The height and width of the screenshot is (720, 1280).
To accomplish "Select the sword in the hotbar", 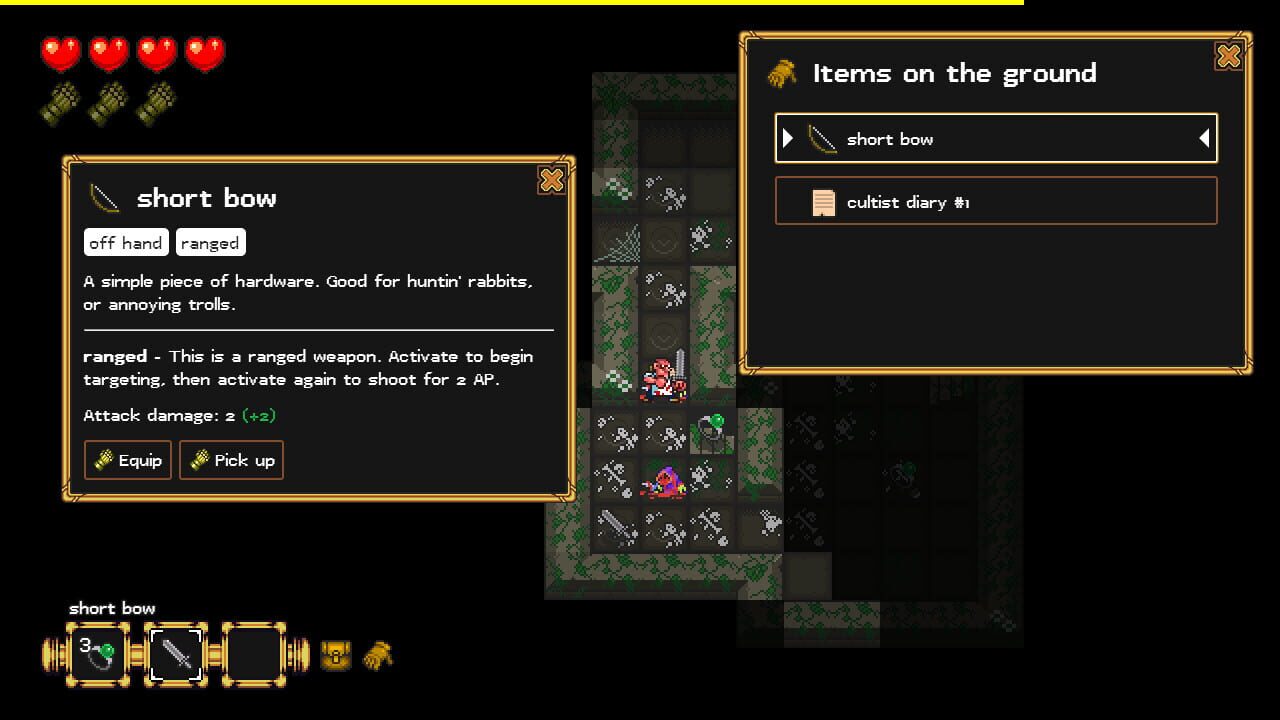I will coord(176,653).
